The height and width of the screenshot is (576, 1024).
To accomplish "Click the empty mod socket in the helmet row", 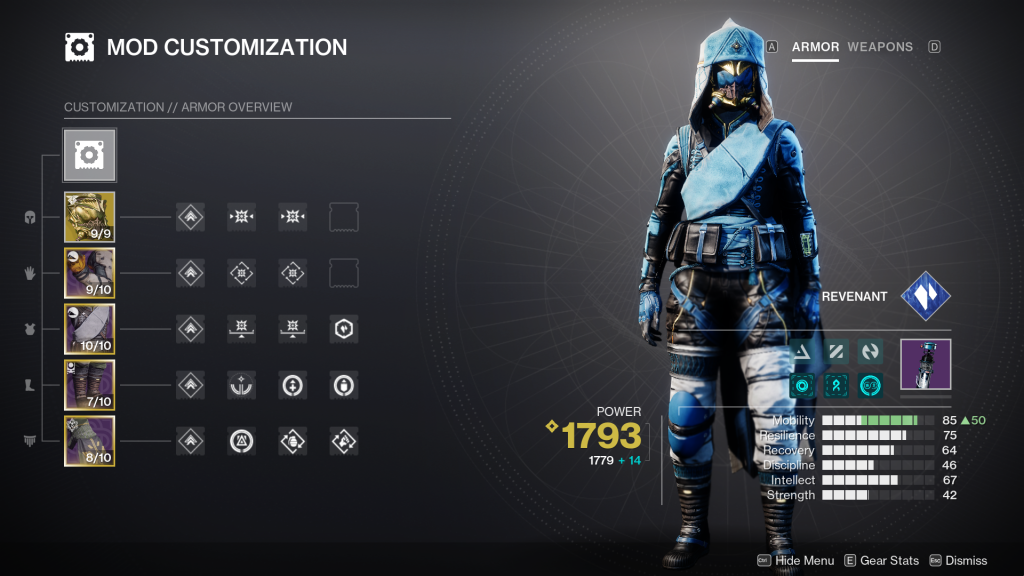I will point(344,217).
